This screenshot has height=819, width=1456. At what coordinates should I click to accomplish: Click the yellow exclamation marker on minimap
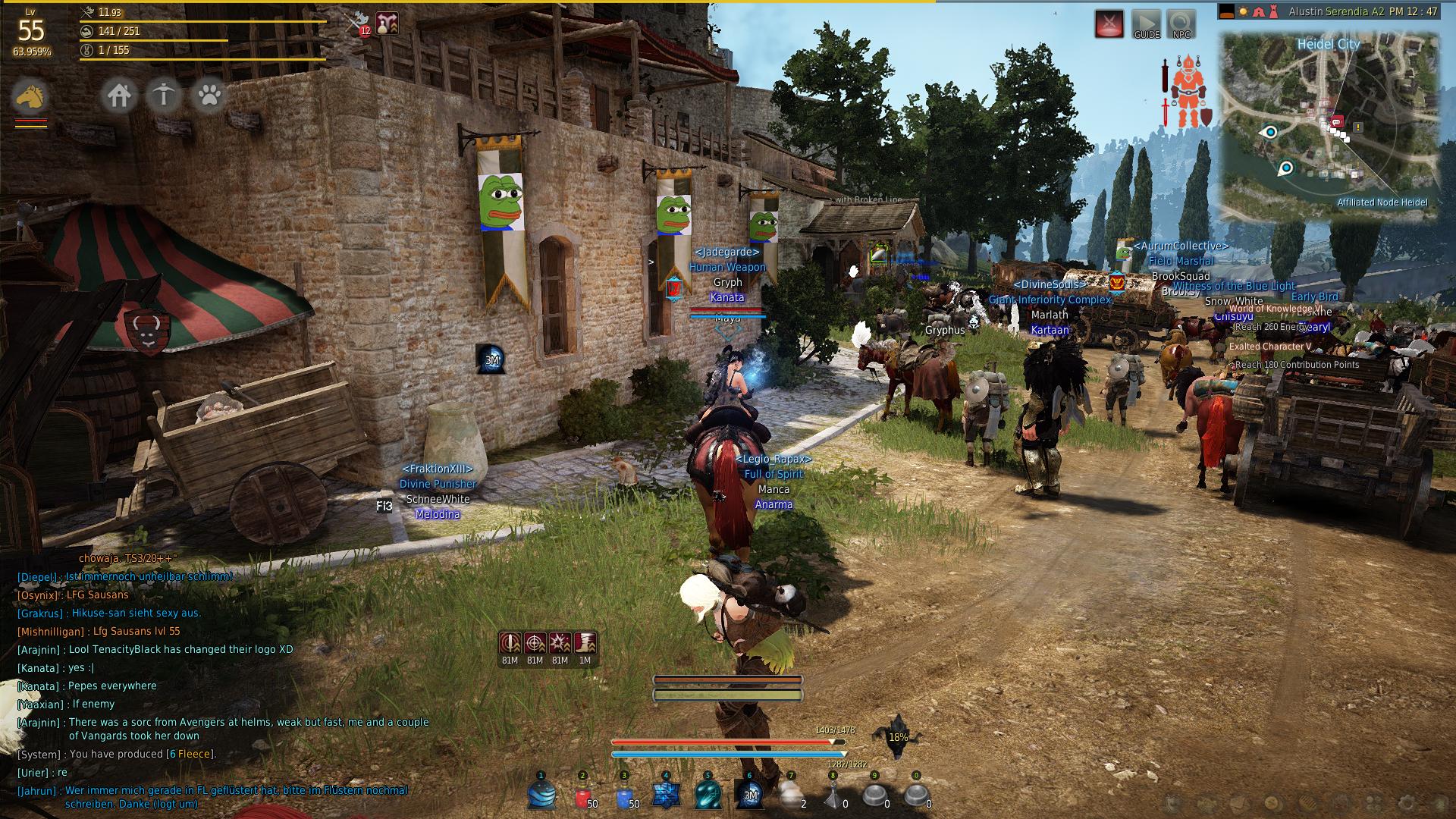click(x=1358, y=127)
